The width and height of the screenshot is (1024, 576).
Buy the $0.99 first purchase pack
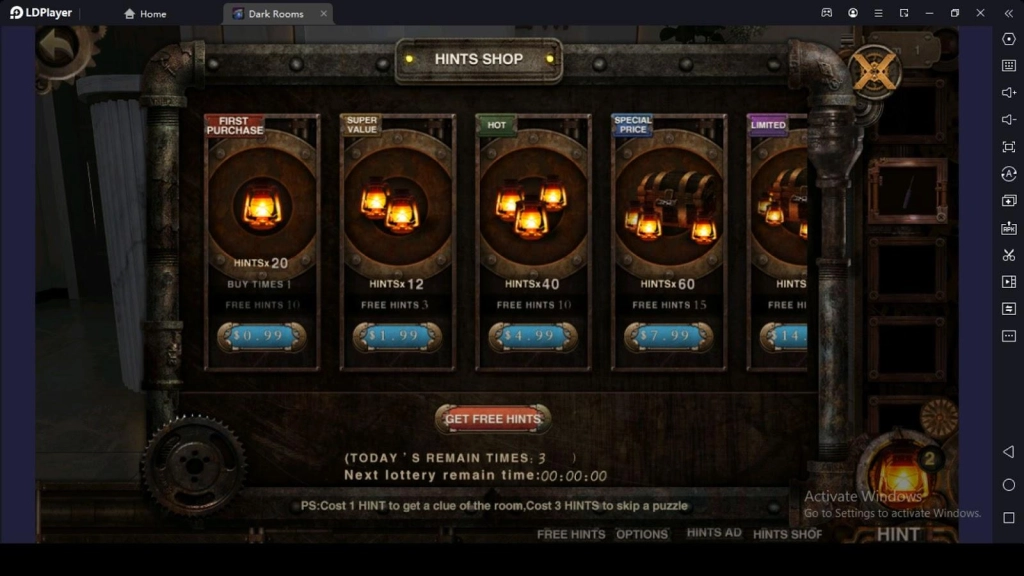pos(261,336)
